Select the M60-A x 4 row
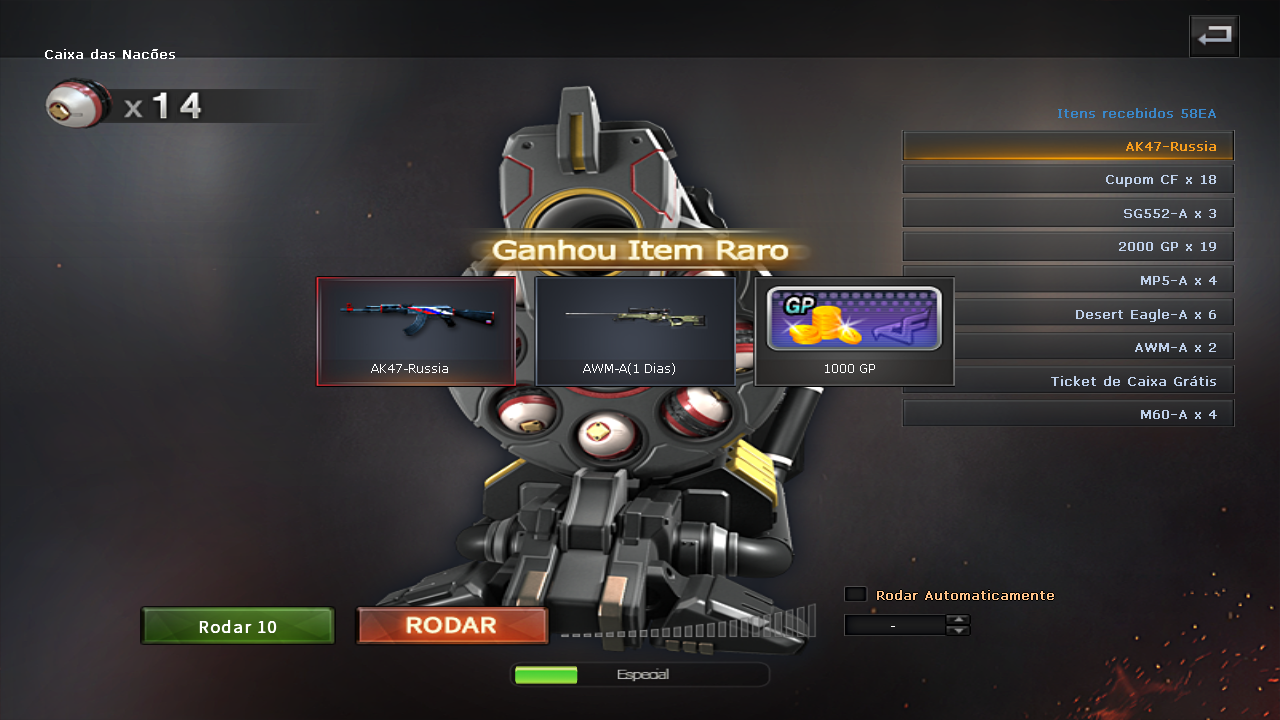The width and height of the screenshot is (1280, 720). coord(1068,414)
